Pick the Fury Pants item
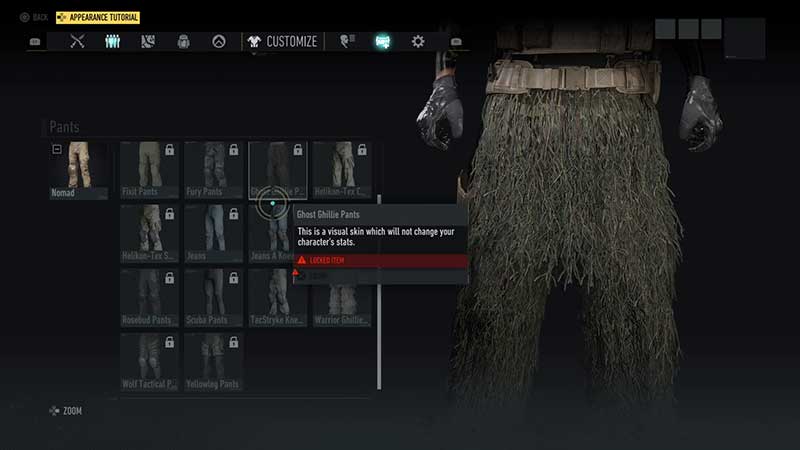This screenshot has height=450, width=800. [213, 170]
